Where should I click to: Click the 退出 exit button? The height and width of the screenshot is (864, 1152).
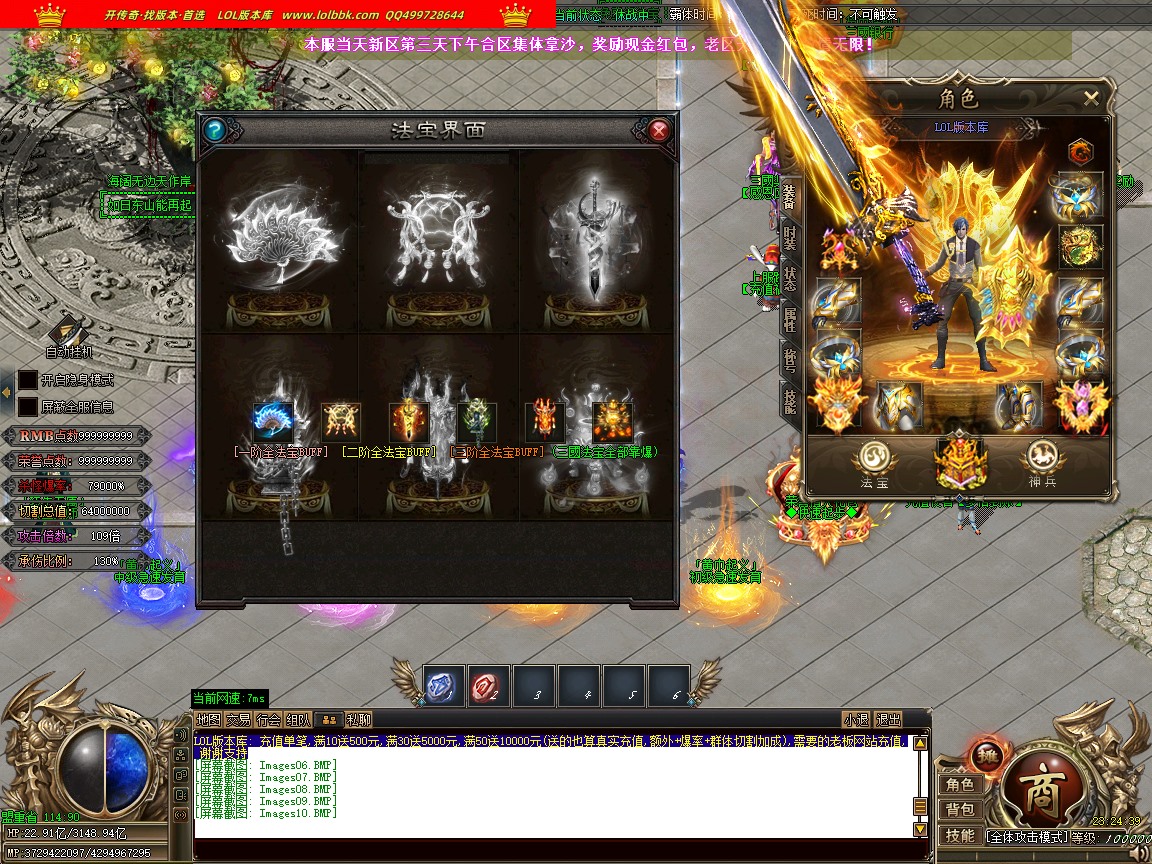click(888, 719)
